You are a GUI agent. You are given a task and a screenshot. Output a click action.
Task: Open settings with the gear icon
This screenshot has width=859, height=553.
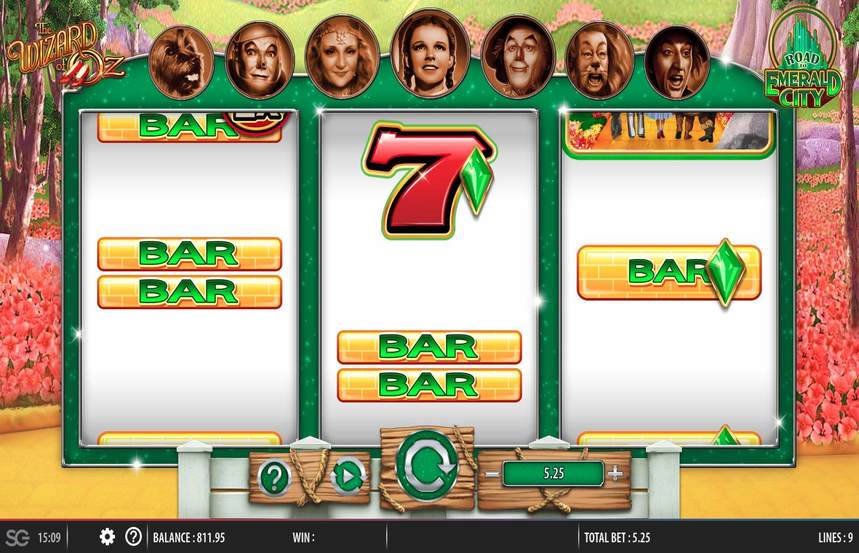coord(107,537)
